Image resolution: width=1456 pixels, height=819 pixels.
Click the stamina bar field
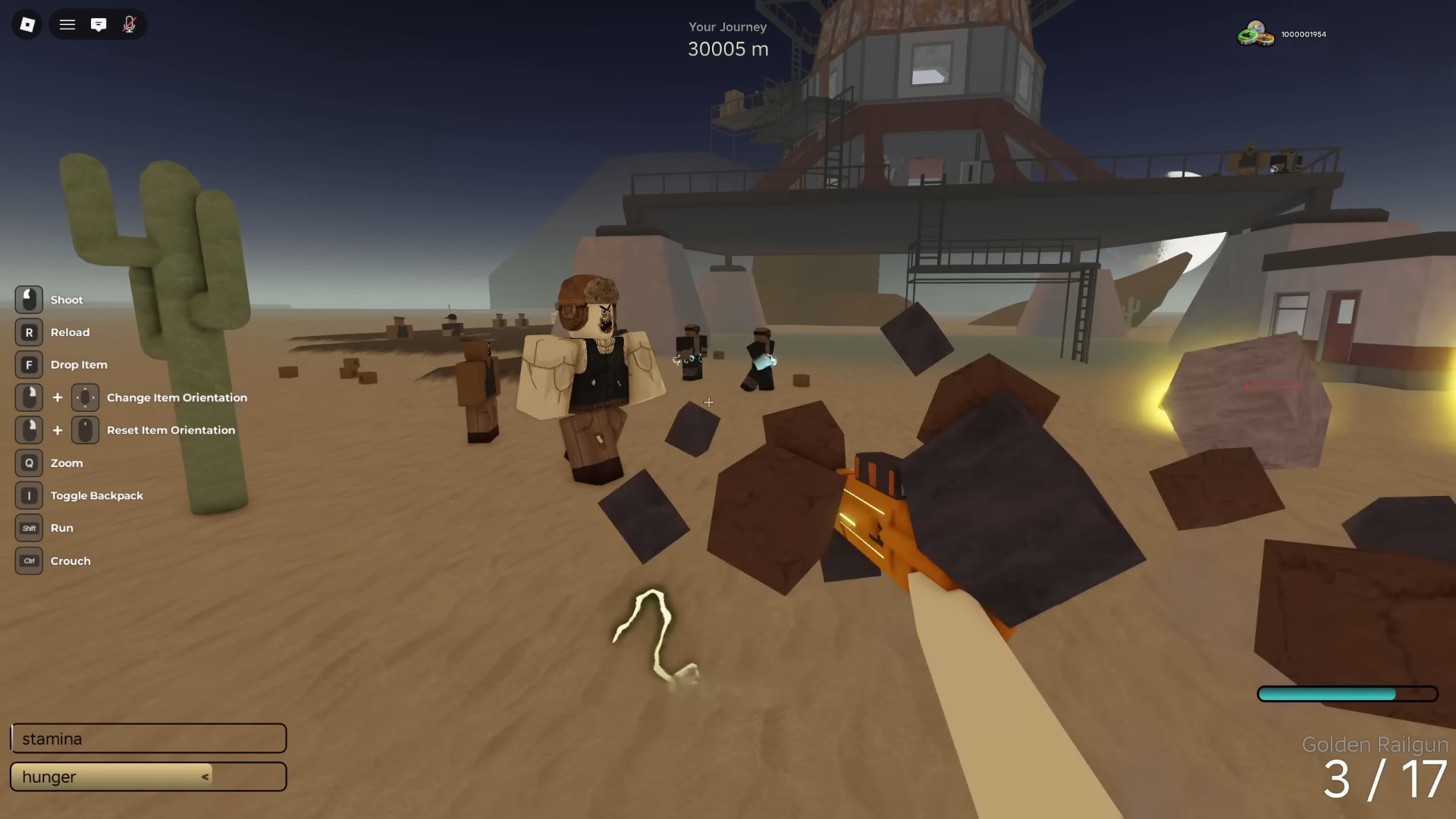pyautogui.click(x=149, y=738)
